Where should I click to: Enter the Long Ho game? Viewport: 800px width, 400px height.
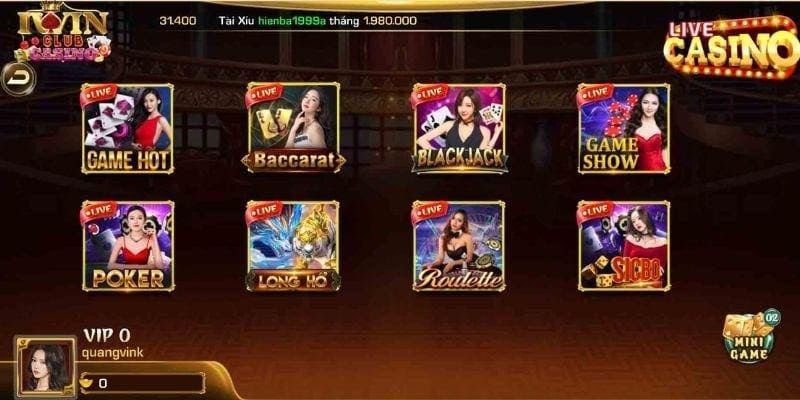(x=293, y=246)
